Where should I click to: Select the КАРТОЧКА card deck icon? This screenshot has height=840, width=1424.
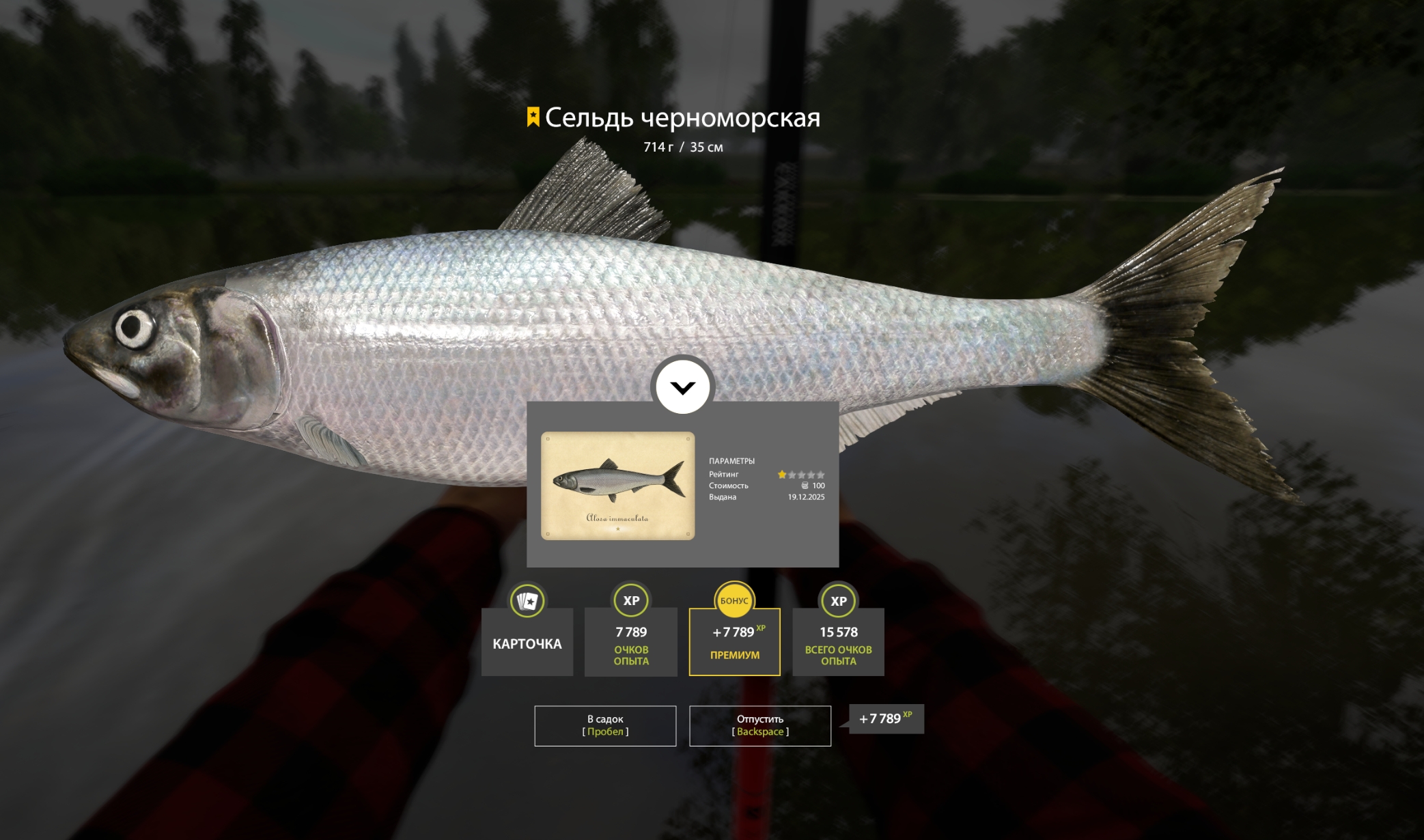point(526,602)
